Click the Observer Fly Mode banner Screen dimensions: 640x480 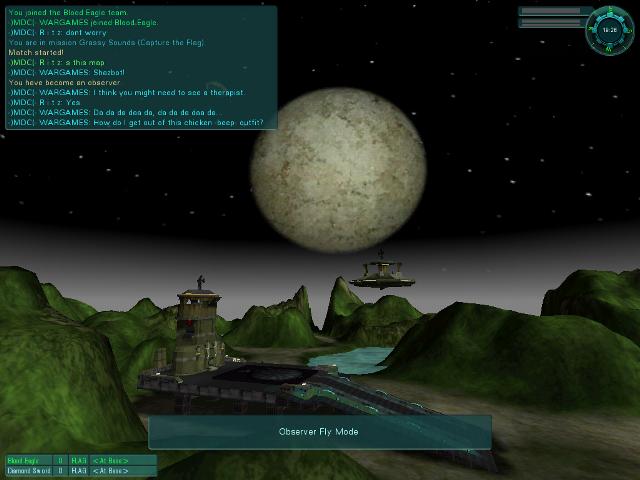(x=320, y=432)
